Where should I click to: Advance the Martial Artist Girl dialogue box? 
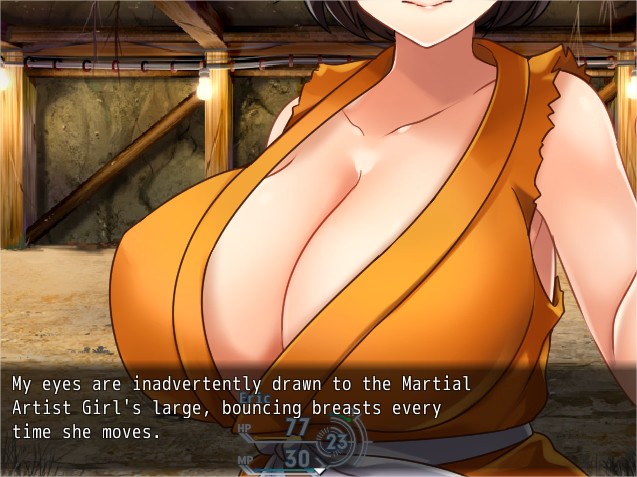click(318, 469)
